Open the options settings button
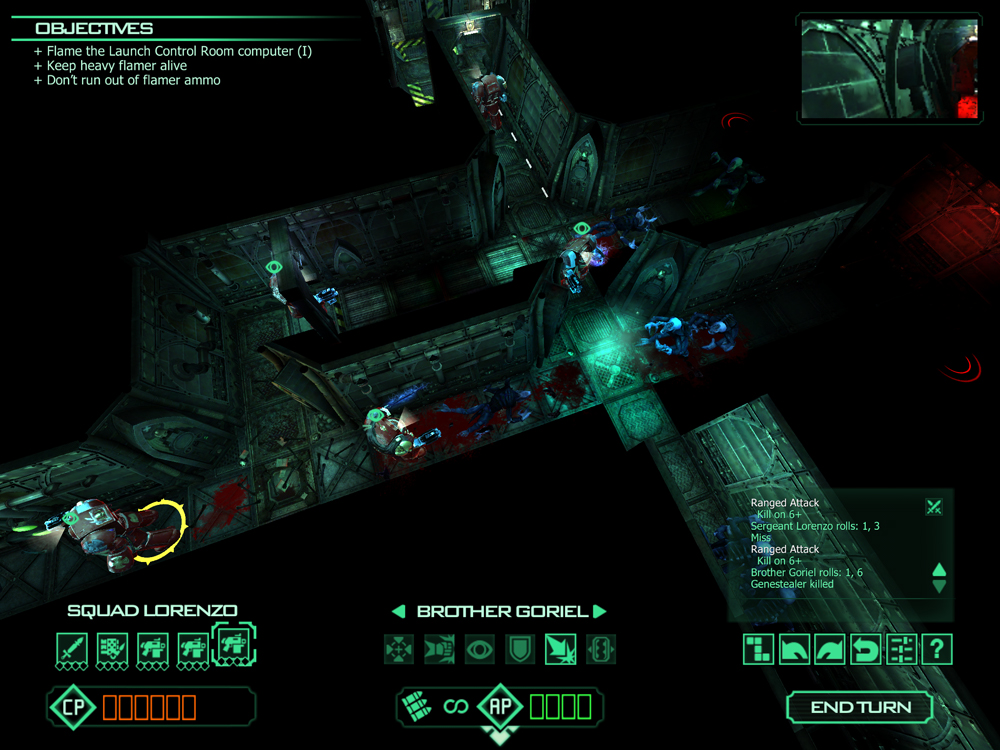Viewport: 1000px width, 750px height. (901, 650)
